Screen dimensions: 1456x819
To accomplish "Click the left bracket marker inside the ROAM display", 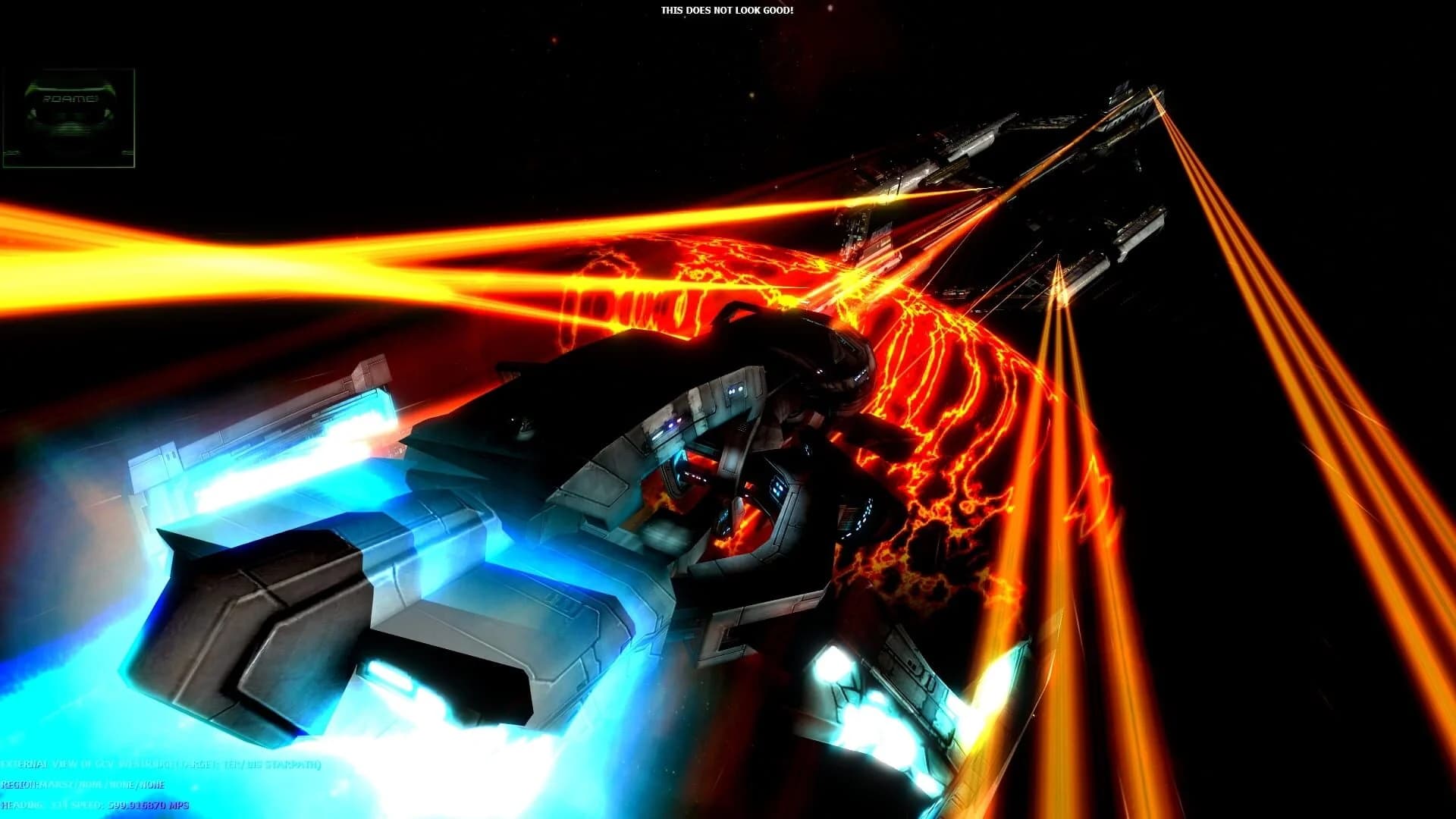I will click(x=33, y=113).
